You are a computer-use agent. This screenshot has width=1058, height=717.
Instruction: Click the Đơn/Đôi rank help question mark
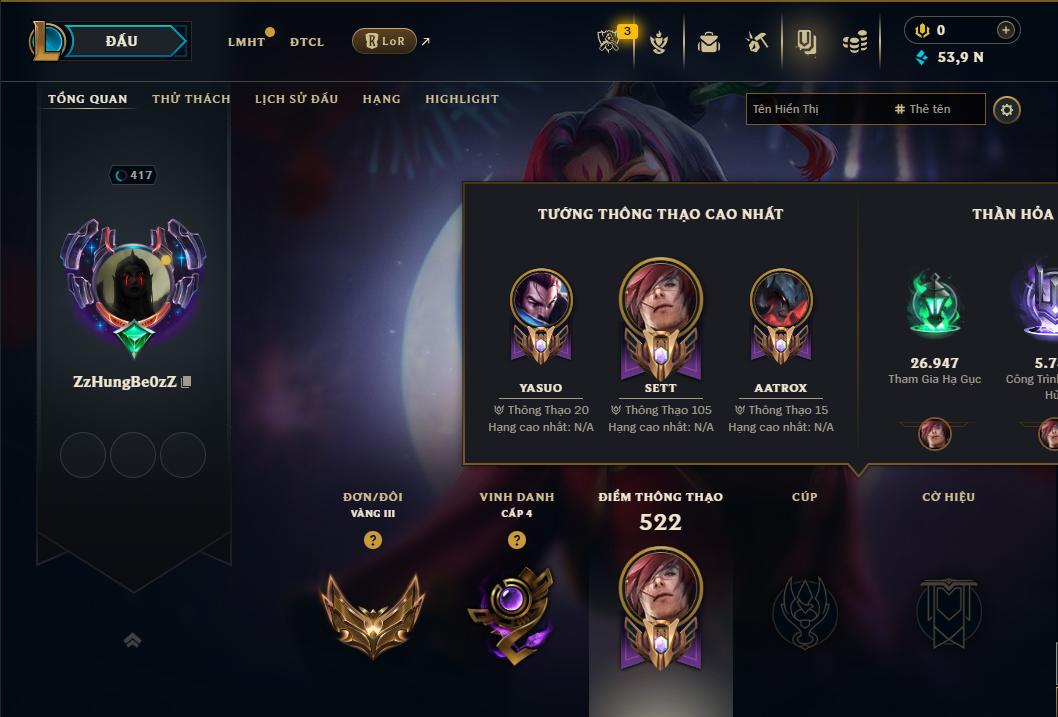point(373,540)
